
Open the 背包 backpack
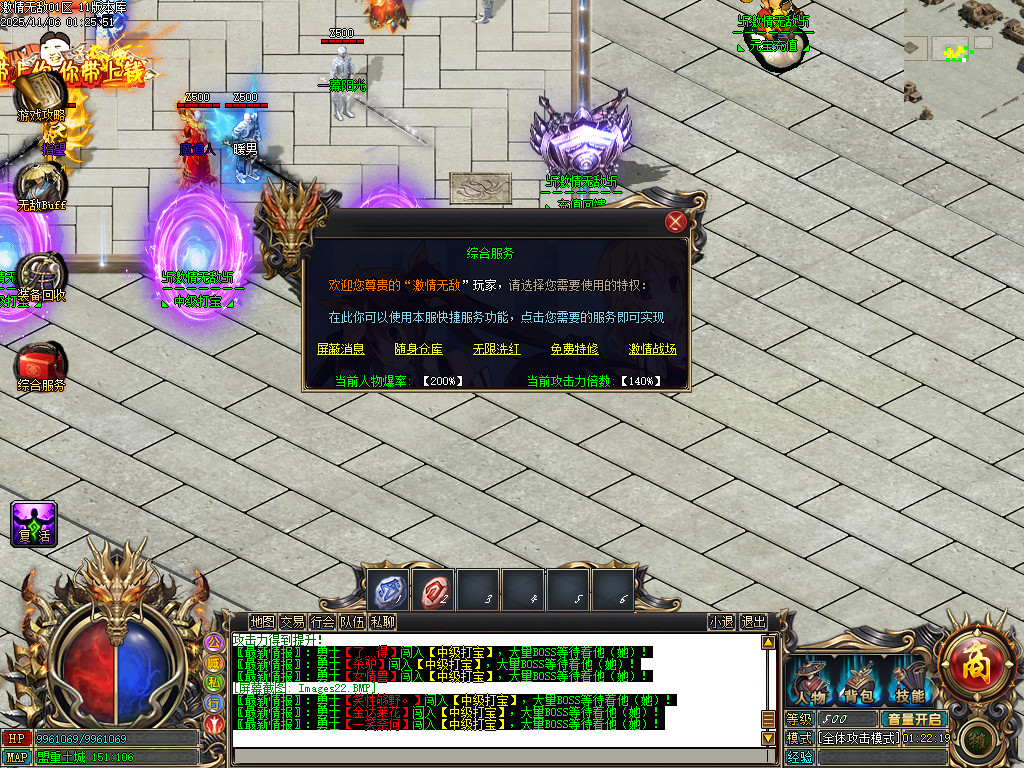860,682
